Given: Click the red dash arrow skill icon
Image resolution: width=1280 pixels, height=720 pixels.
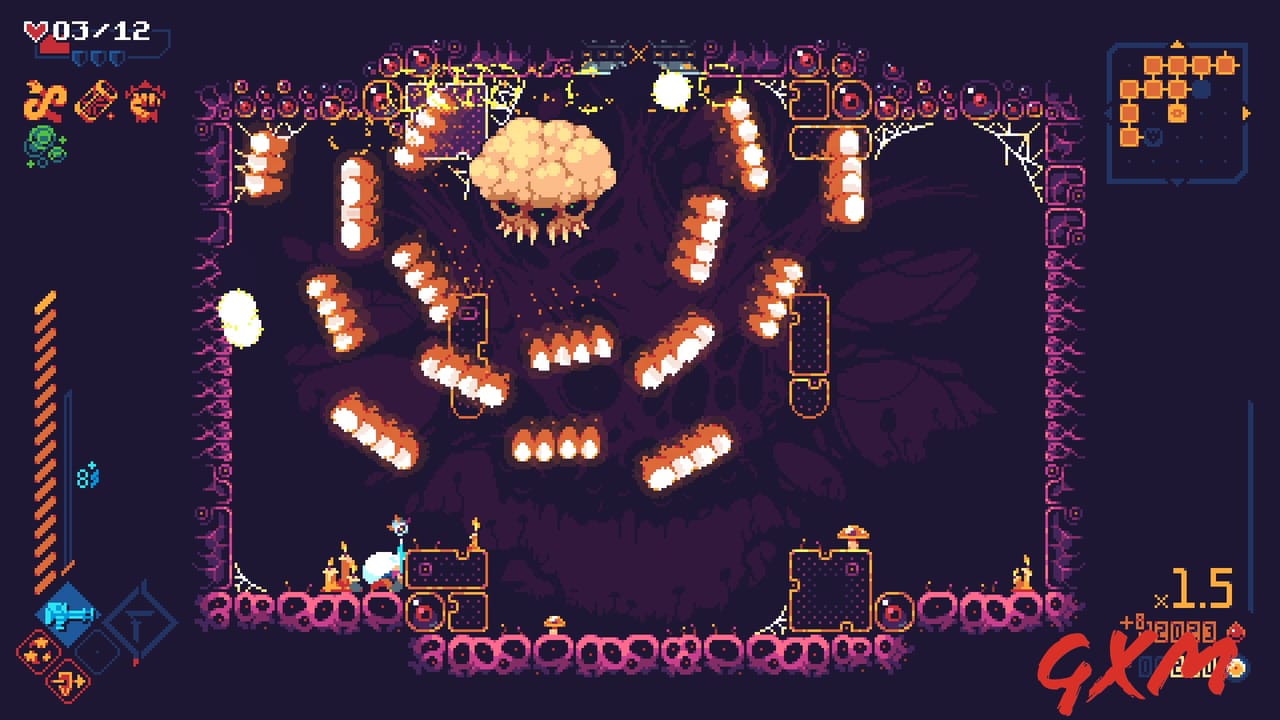Looking at the screenshot, I should click(67, 682).
